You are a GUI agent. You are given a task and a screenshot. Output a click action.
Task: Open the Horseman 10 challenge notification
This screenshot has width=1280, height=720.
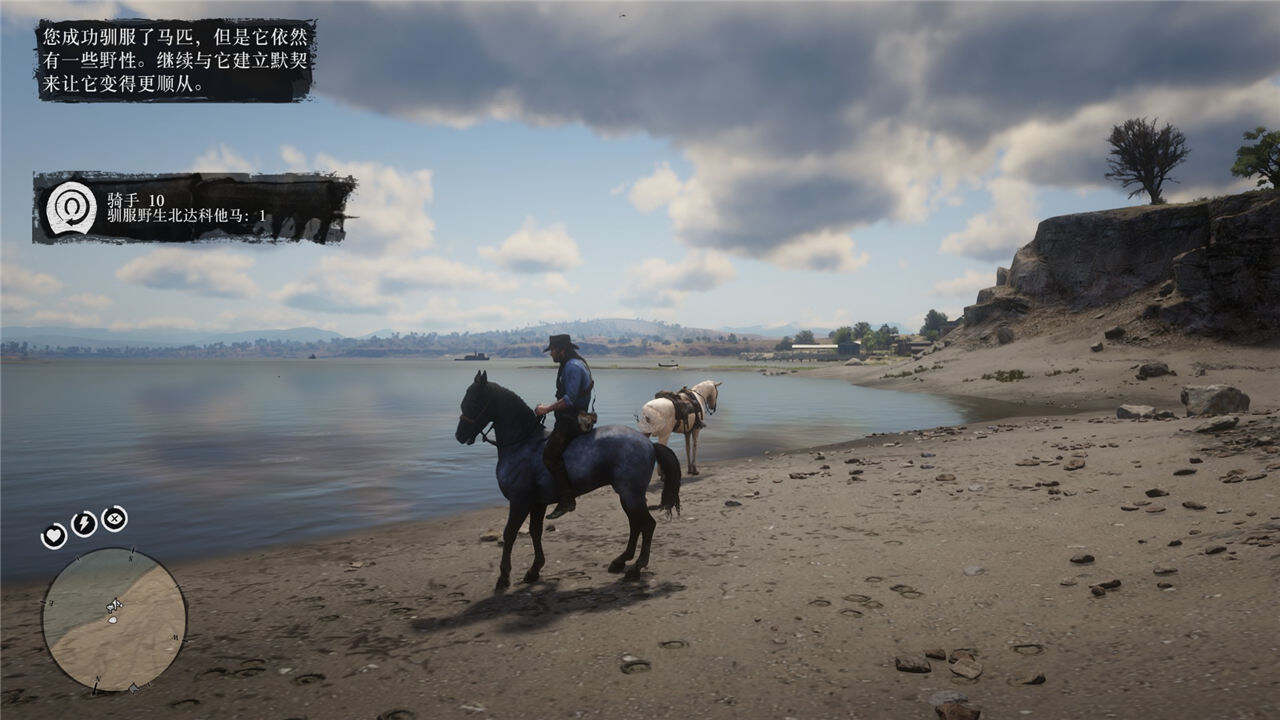pyautogui.click(x=194, y=208)
